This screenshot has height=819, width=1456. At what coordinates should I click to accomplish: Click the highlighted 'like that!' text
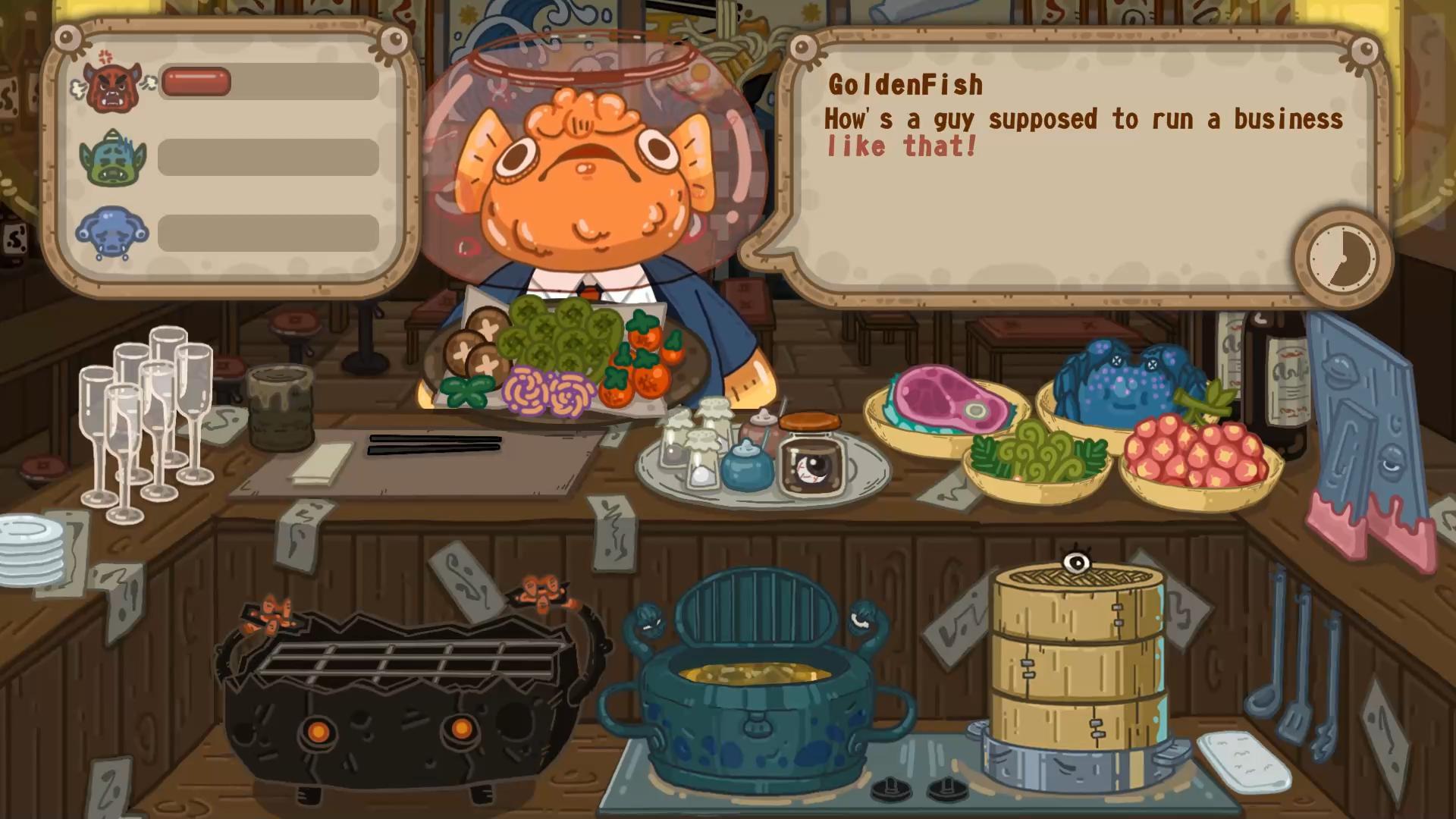[901, 146]
